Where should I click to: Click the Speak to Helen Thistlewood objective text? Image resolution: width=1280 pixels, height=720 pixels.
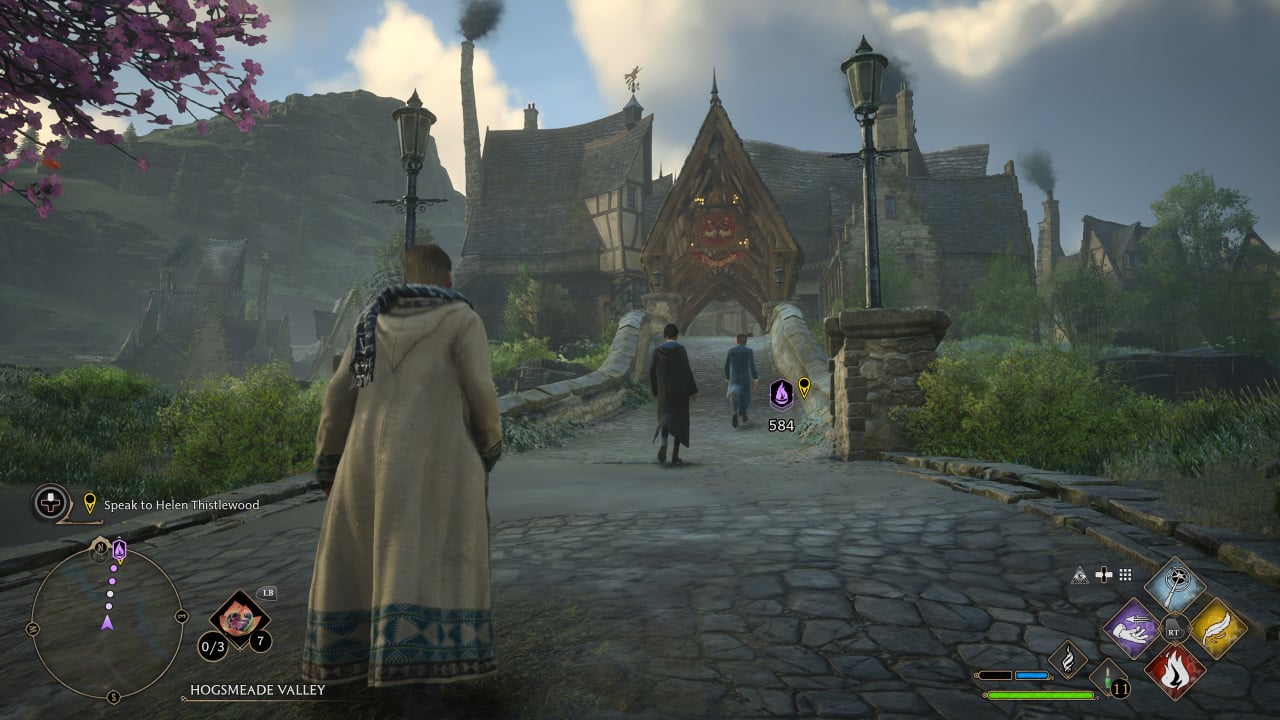(182, 505)
